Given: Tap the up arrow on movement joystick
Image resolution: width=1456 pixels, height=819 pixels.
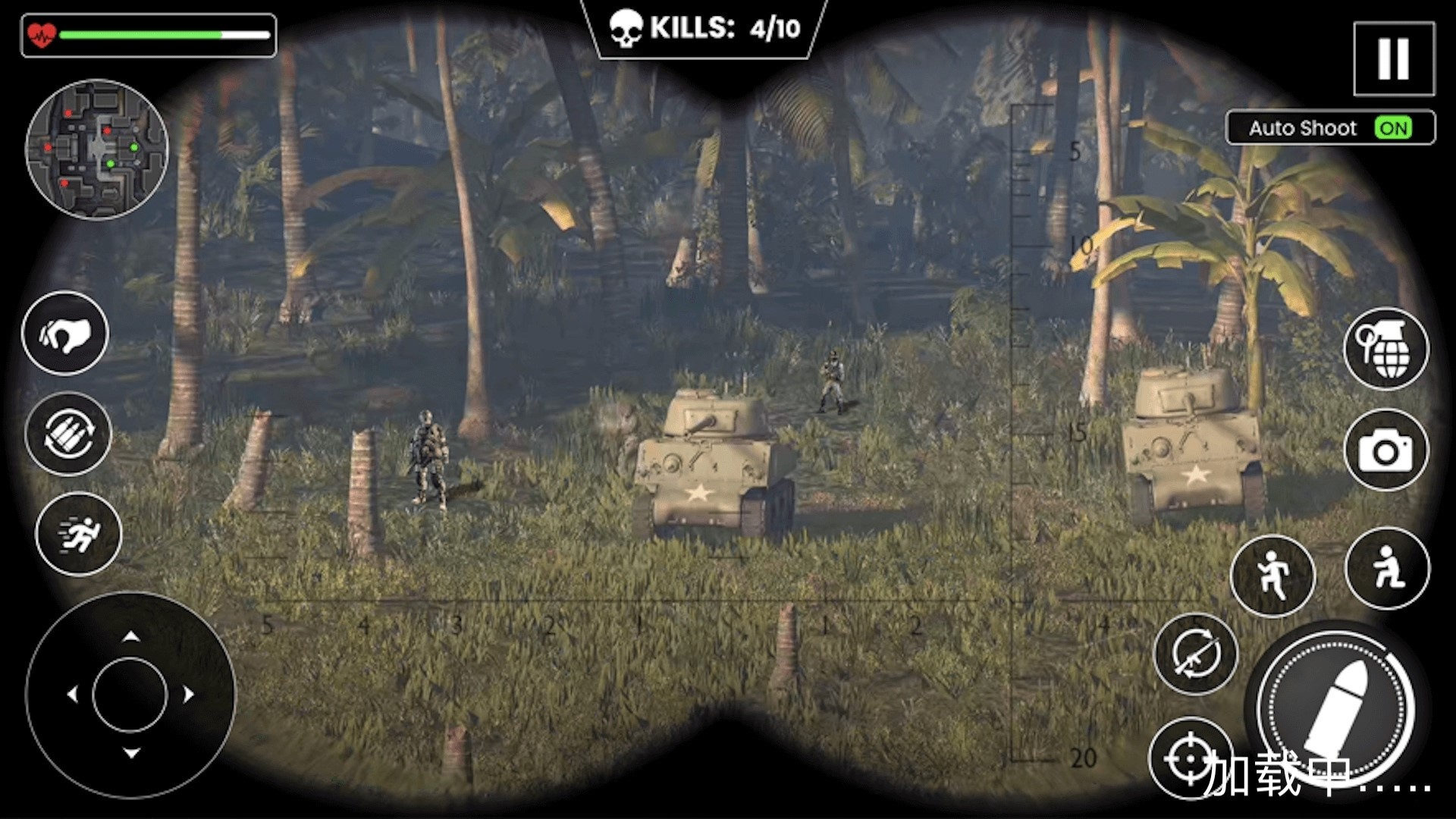Looking at the screenshot, I should coord(130,636).
